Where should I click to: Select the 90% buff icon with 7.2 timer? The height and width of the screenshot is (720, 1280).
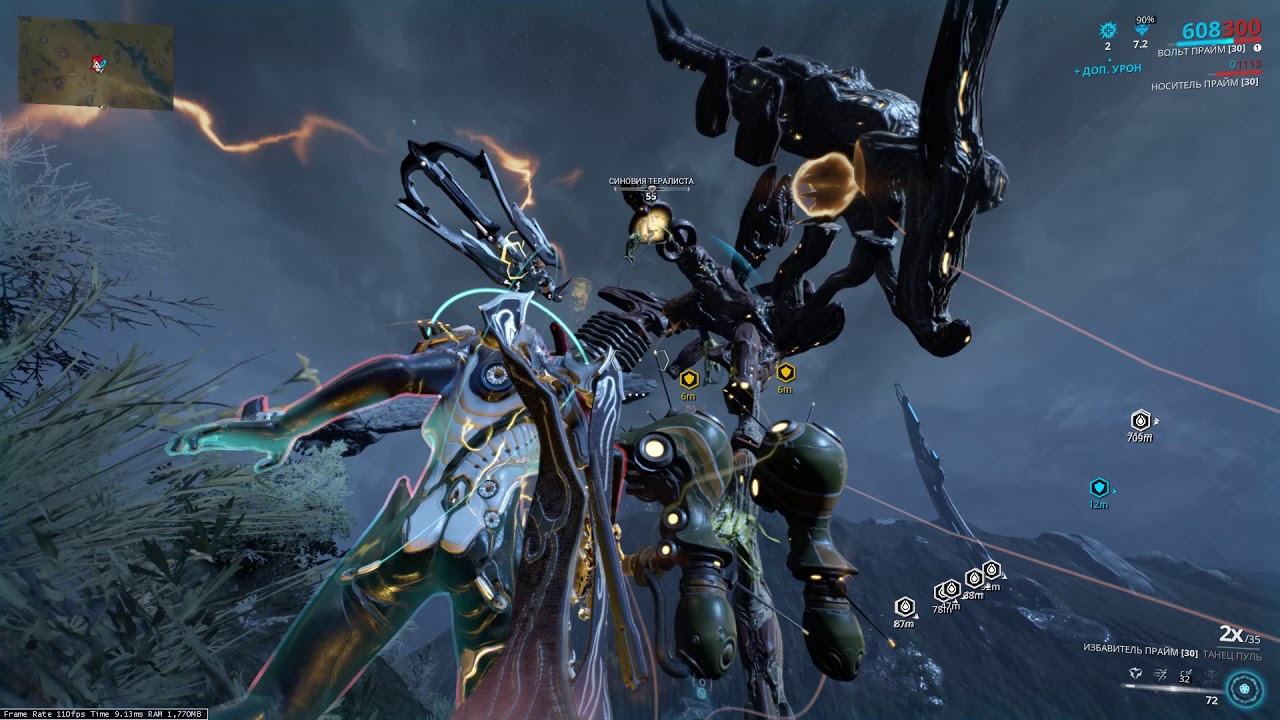coord(1141,30)
